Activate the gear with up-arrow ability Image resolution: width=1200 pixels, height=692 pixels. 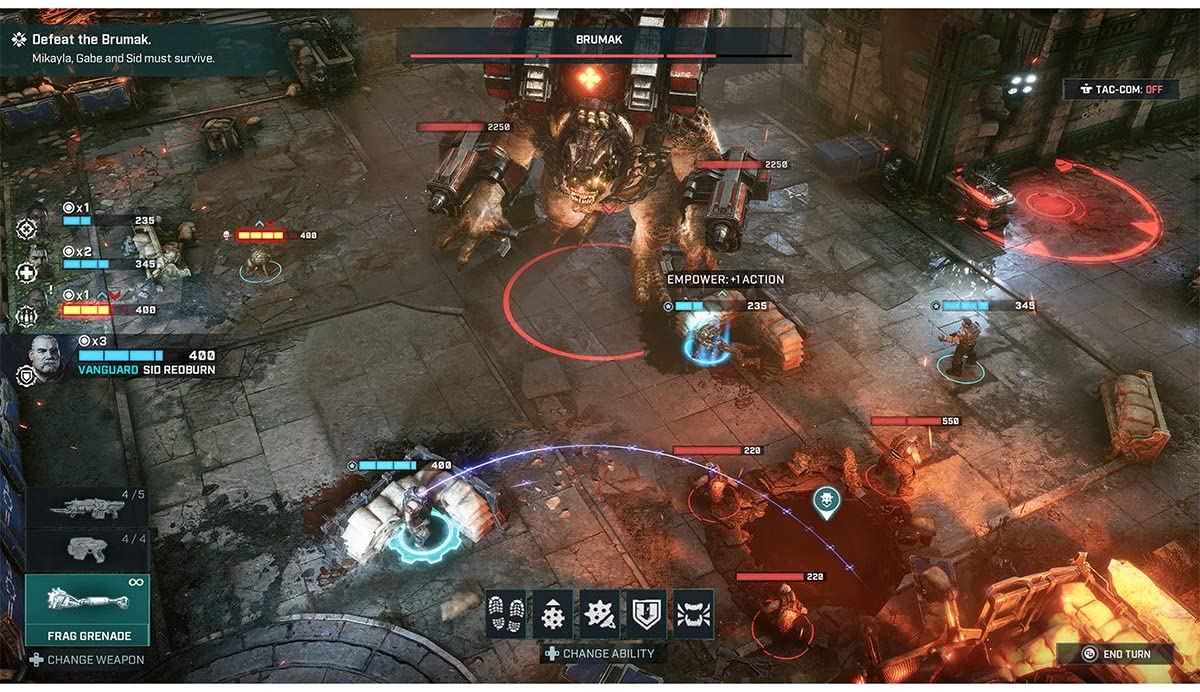[x=552, y=613]
